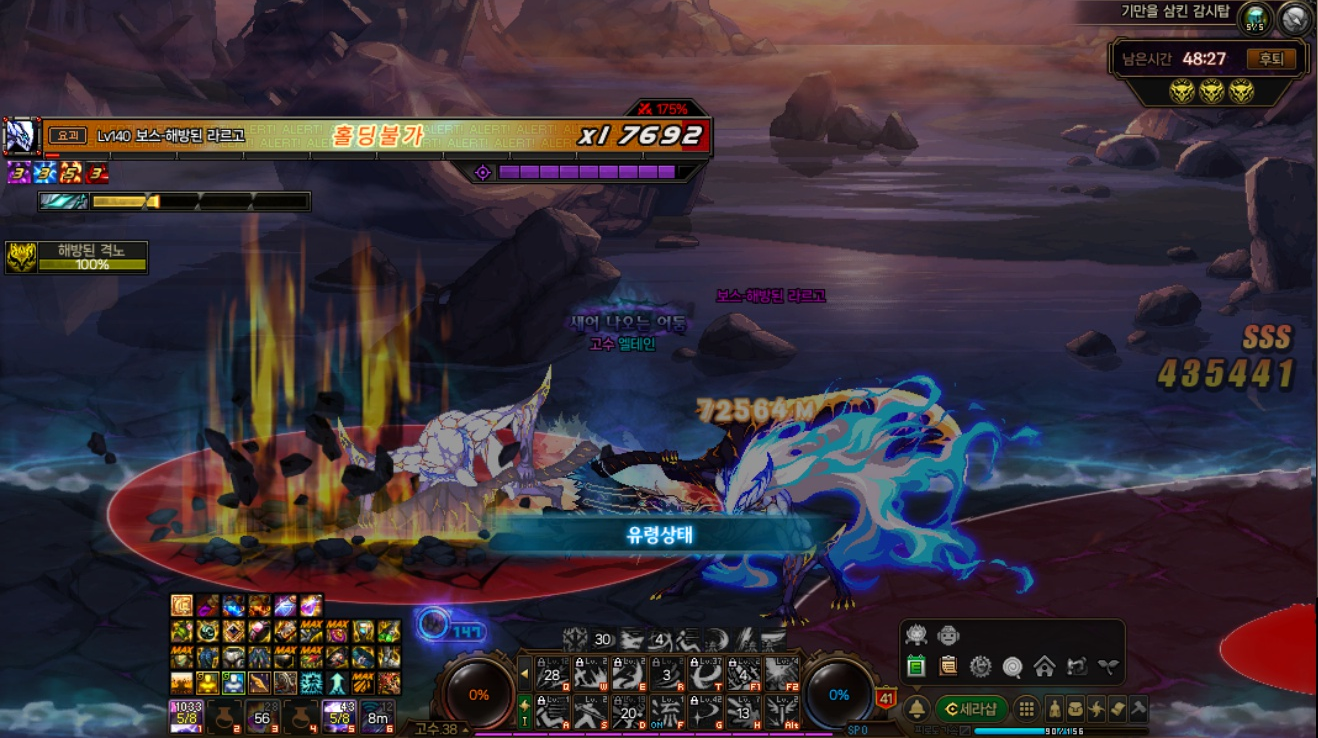Click the skill bar left arrow toggle
This screenshot has height=738, width=1318.
[x=524, y=674]
